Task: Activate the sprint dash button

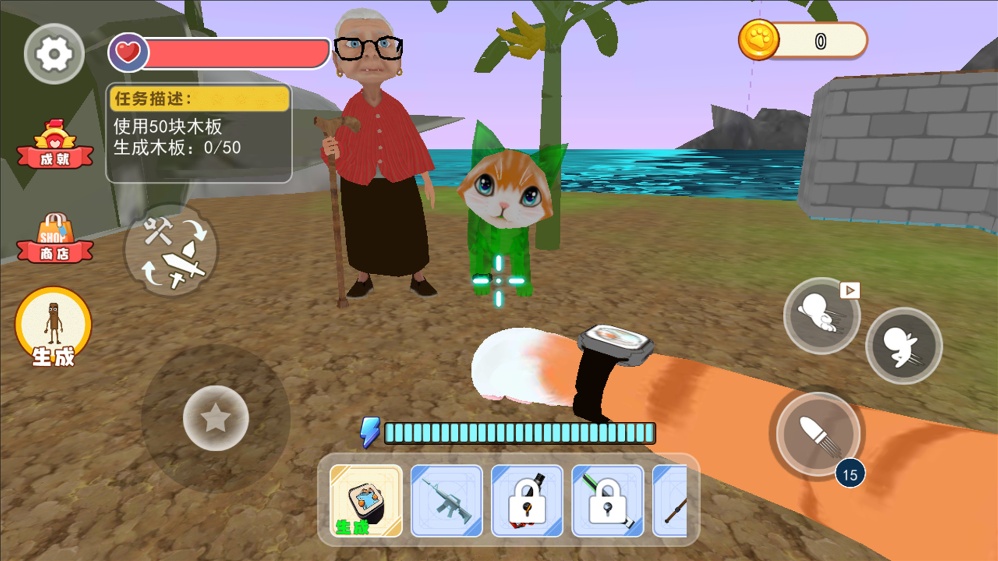Action: click(x=821, y=315)
